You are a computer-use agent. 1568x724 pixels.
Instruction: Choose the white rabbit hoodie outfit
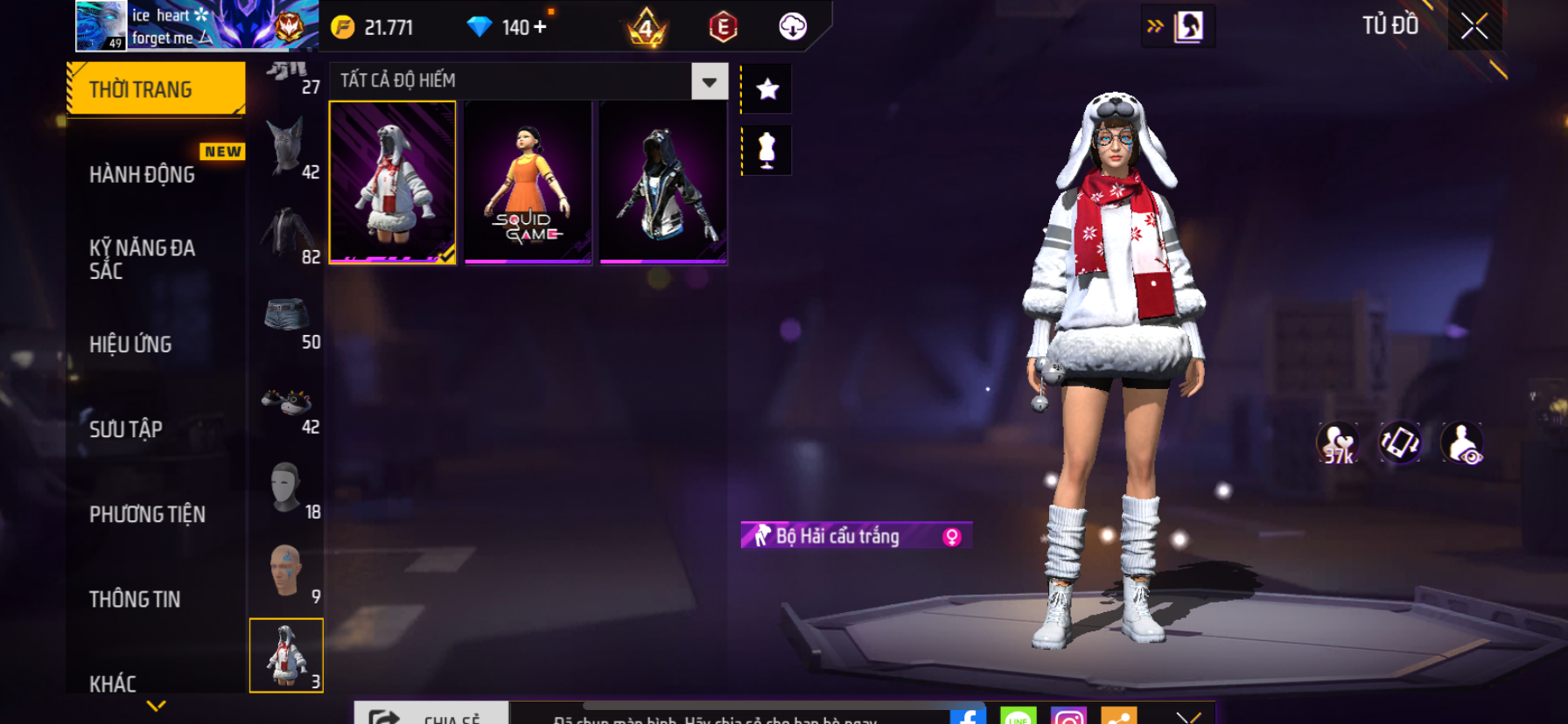coord(392,182)
